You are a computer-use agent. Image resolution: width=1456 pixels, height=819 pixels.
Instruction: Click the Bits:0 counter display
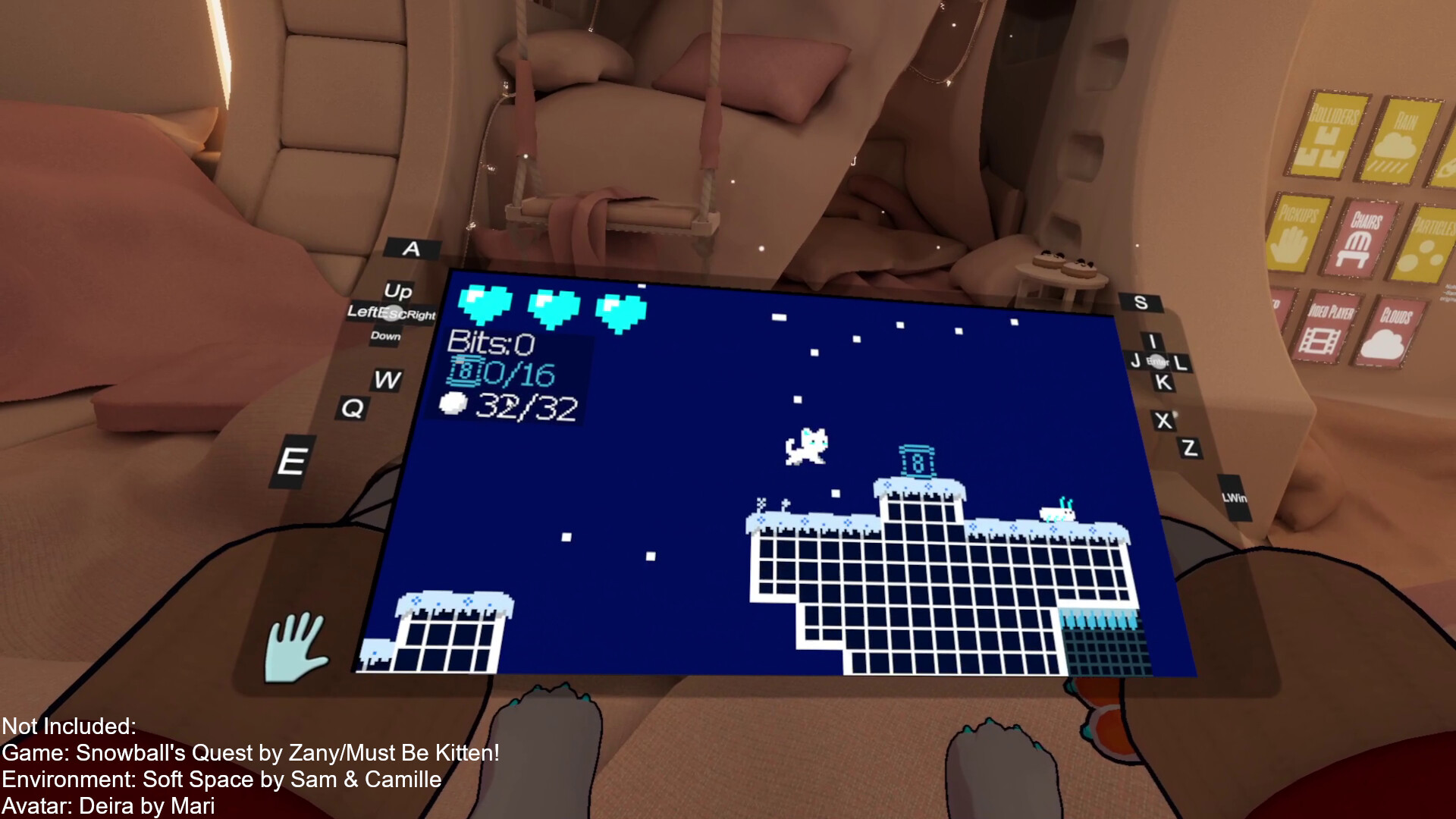point(492,342)
